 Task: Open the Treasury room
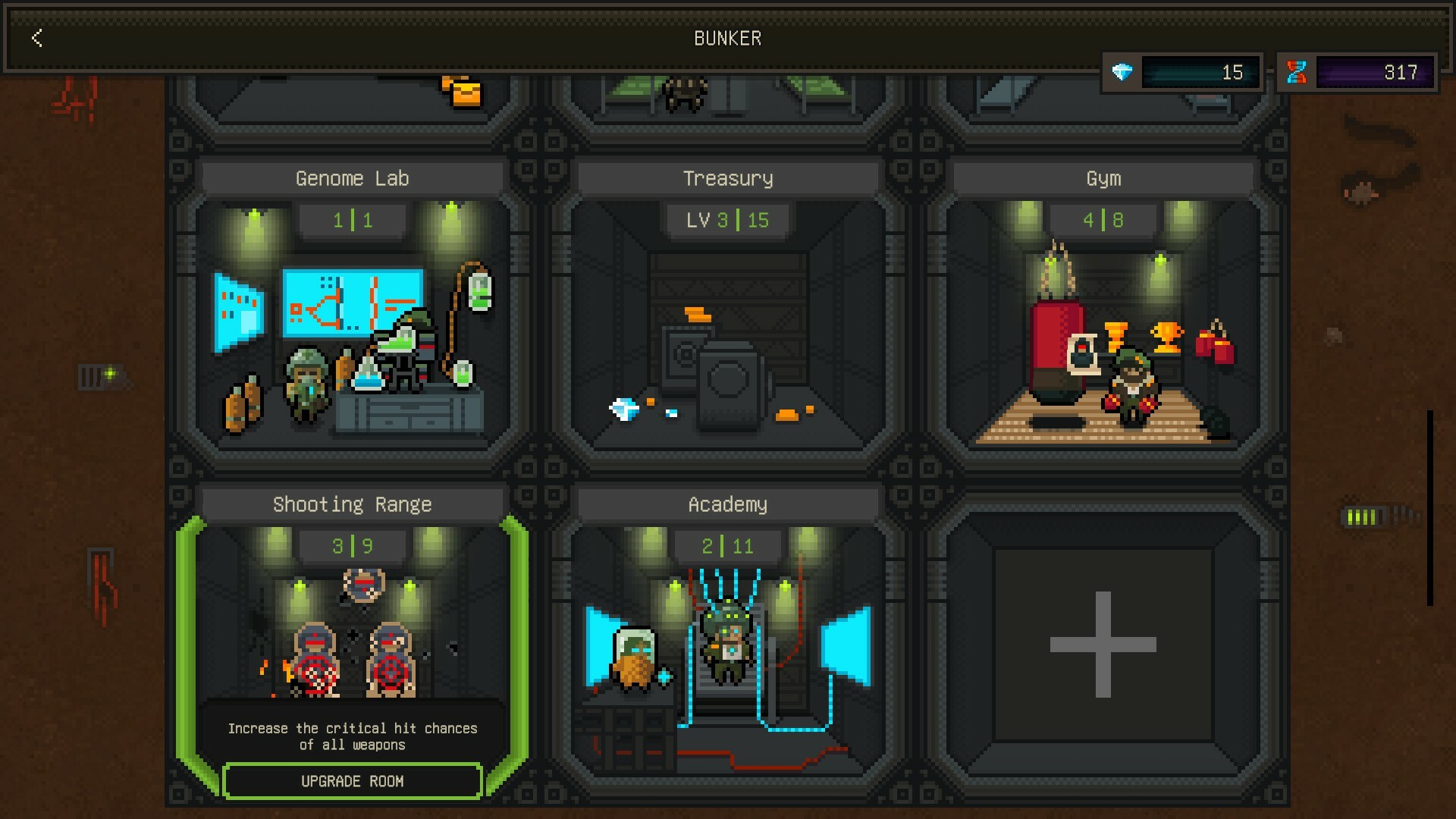coord(727,318)
